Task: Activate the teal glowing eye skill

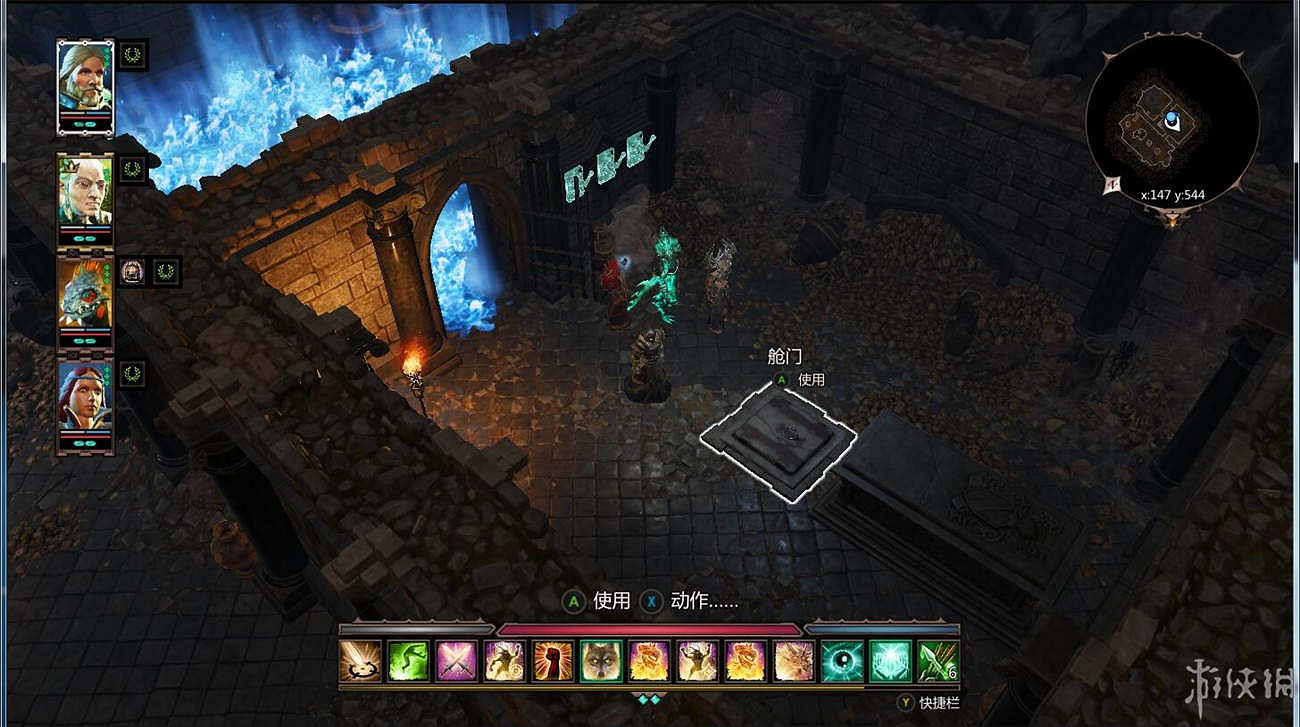Action: point(842,661)
